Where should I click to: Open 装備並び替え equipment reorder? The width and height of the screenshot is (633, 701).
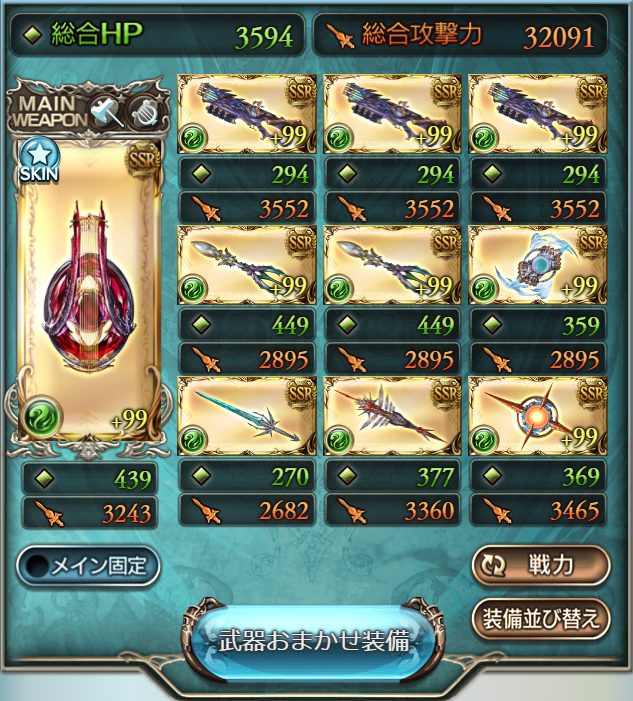(540, 619)
